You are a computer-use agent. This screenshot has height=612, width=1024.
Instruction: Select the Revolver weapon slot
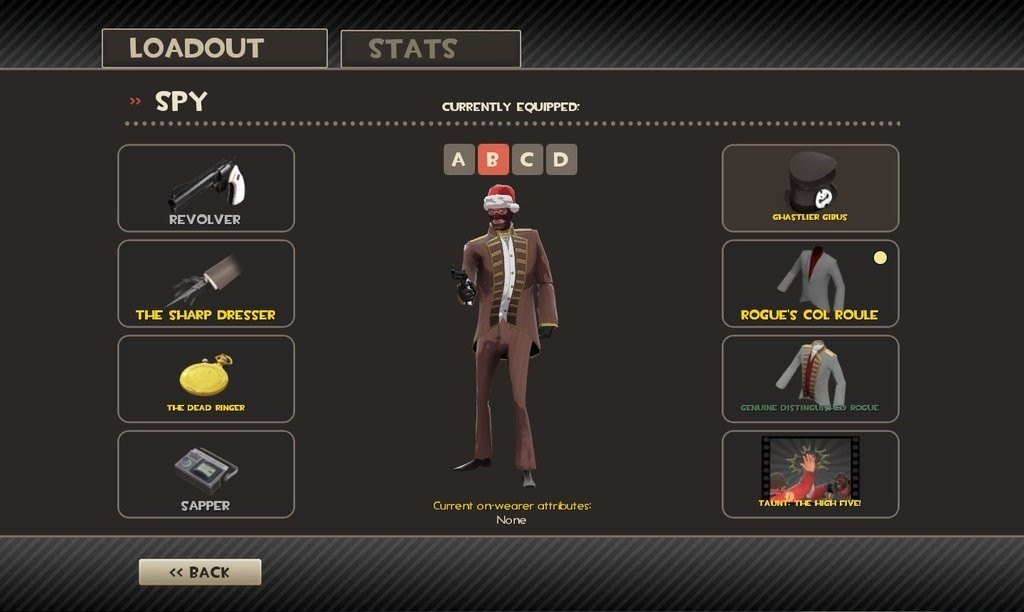206,188
